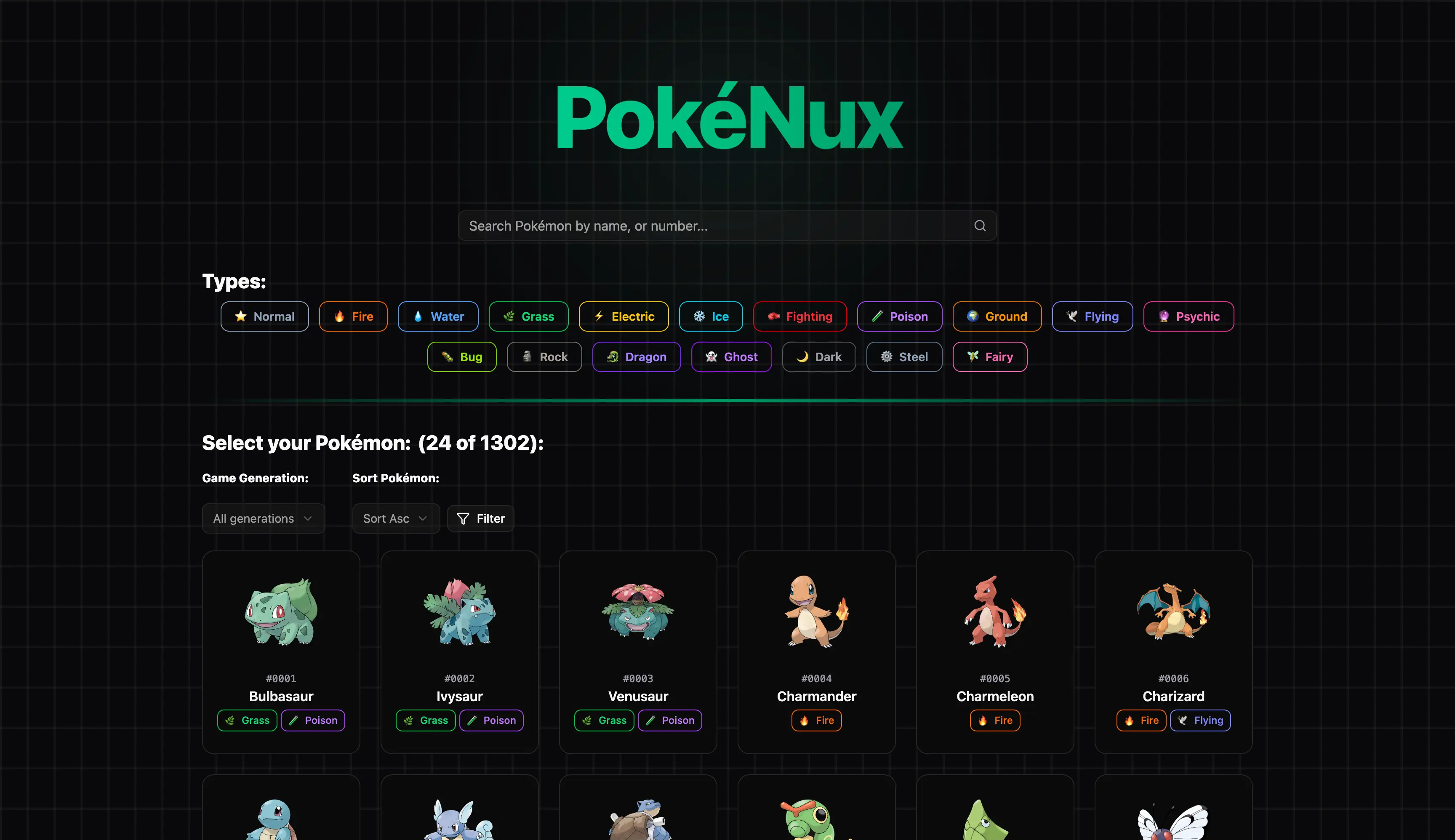Open the All generations dropdown

[263, 518]
